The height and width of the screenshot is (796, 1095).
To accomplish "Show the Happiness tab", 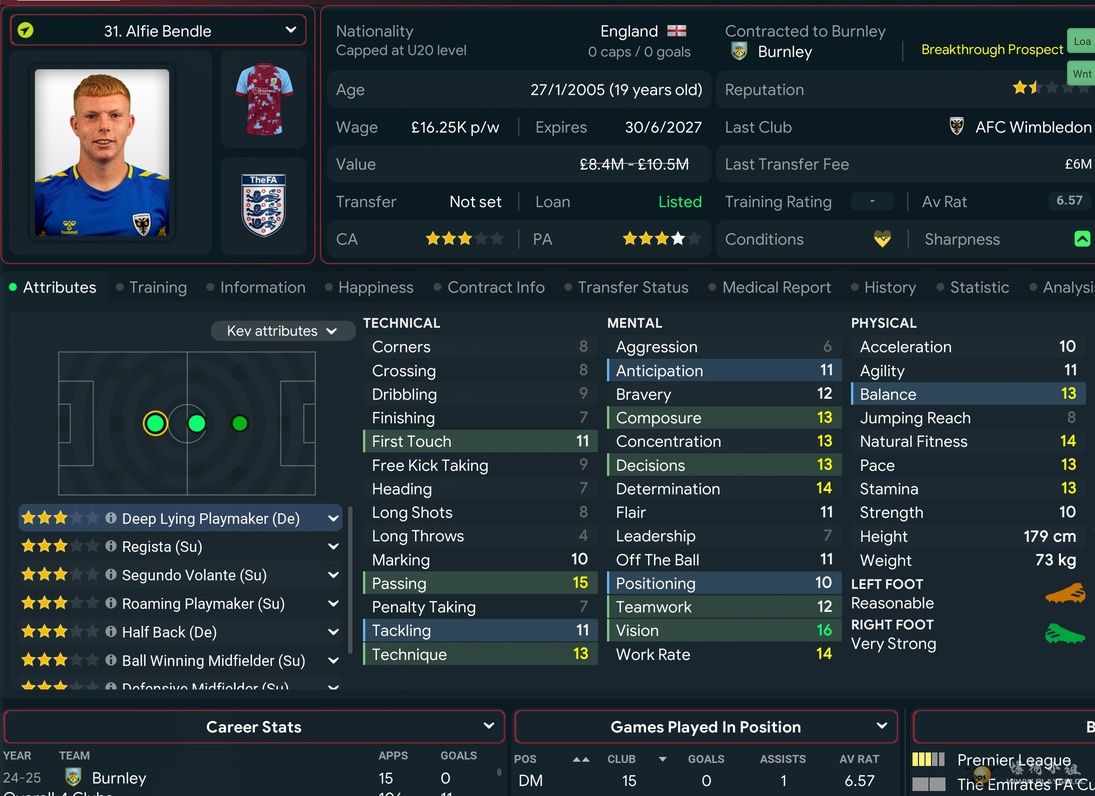I will click(375, 288).
